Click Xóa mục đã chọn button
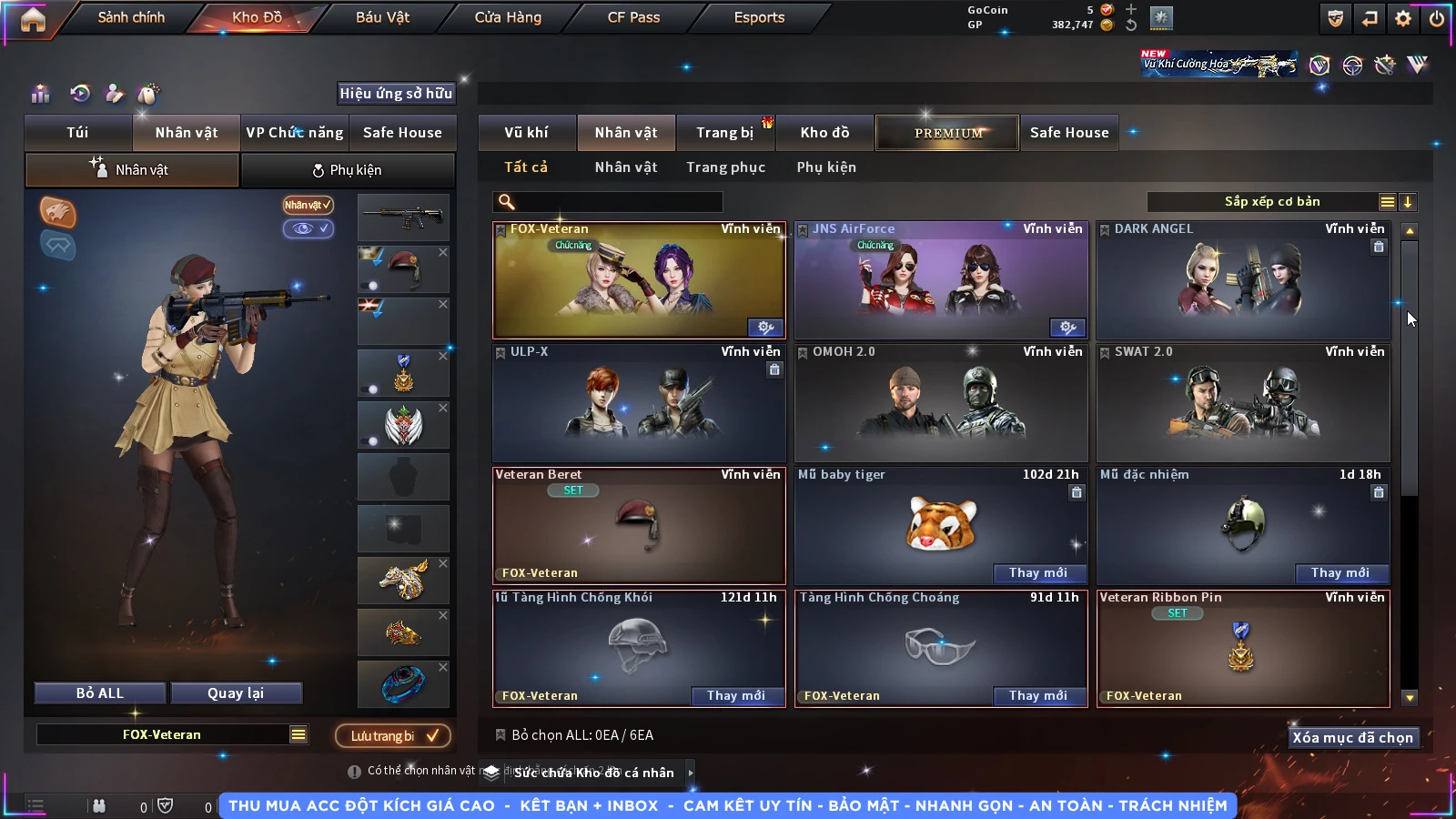This screenshot has width=1456, height=819. [1352, 738]
